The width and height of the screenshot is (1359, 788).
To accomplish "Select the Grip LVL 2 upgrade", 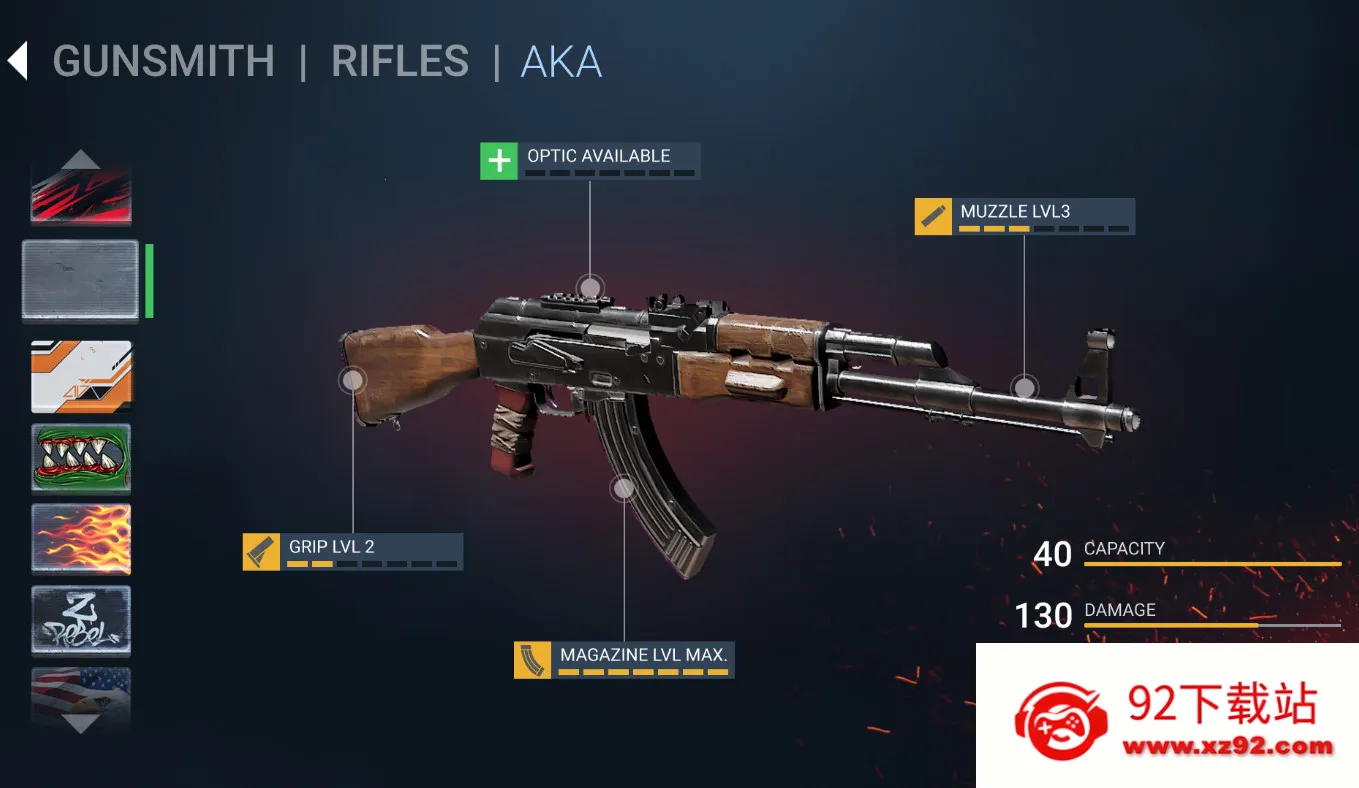I will coord(352,551).
